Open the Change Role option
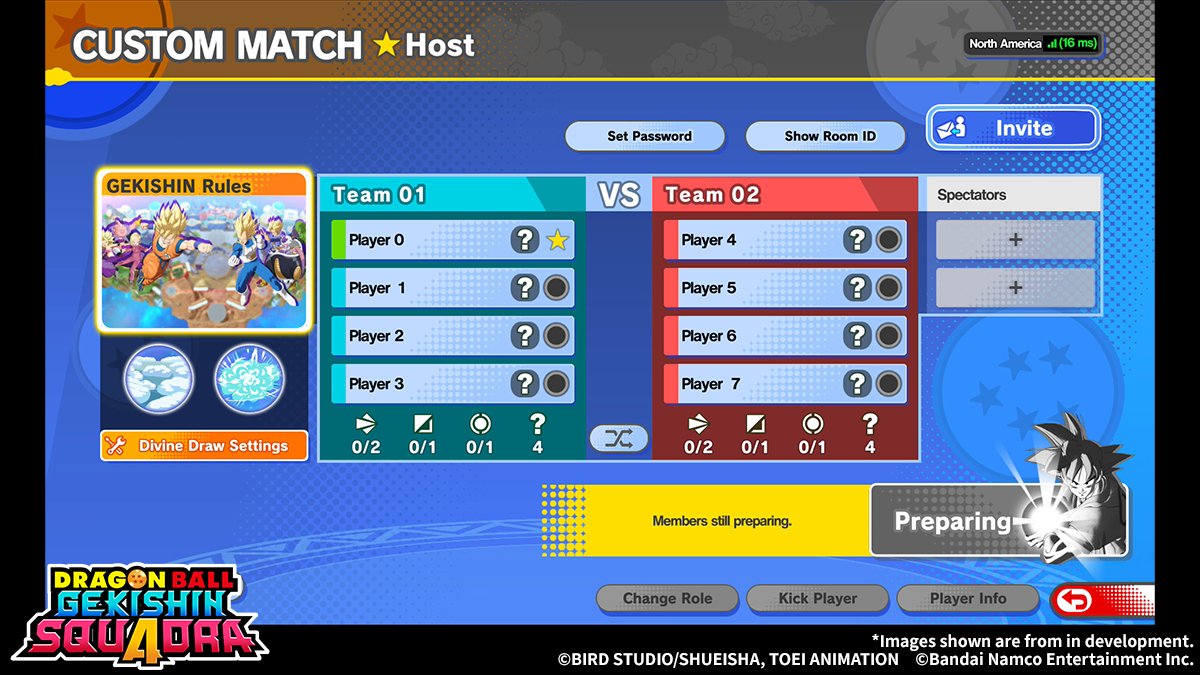The width and height of the screenshot is (1200, 675). pyautogui.click(x=667, y=599)
